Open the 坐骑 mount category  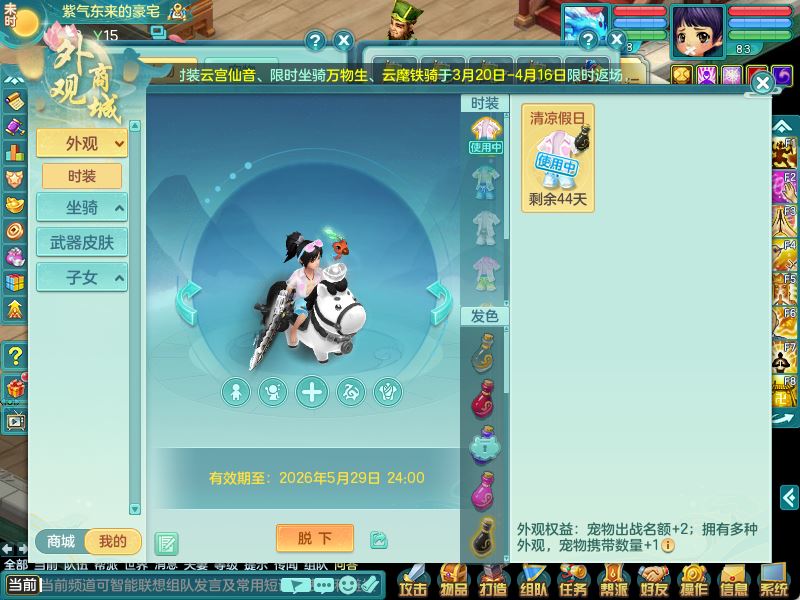point(82,208)
